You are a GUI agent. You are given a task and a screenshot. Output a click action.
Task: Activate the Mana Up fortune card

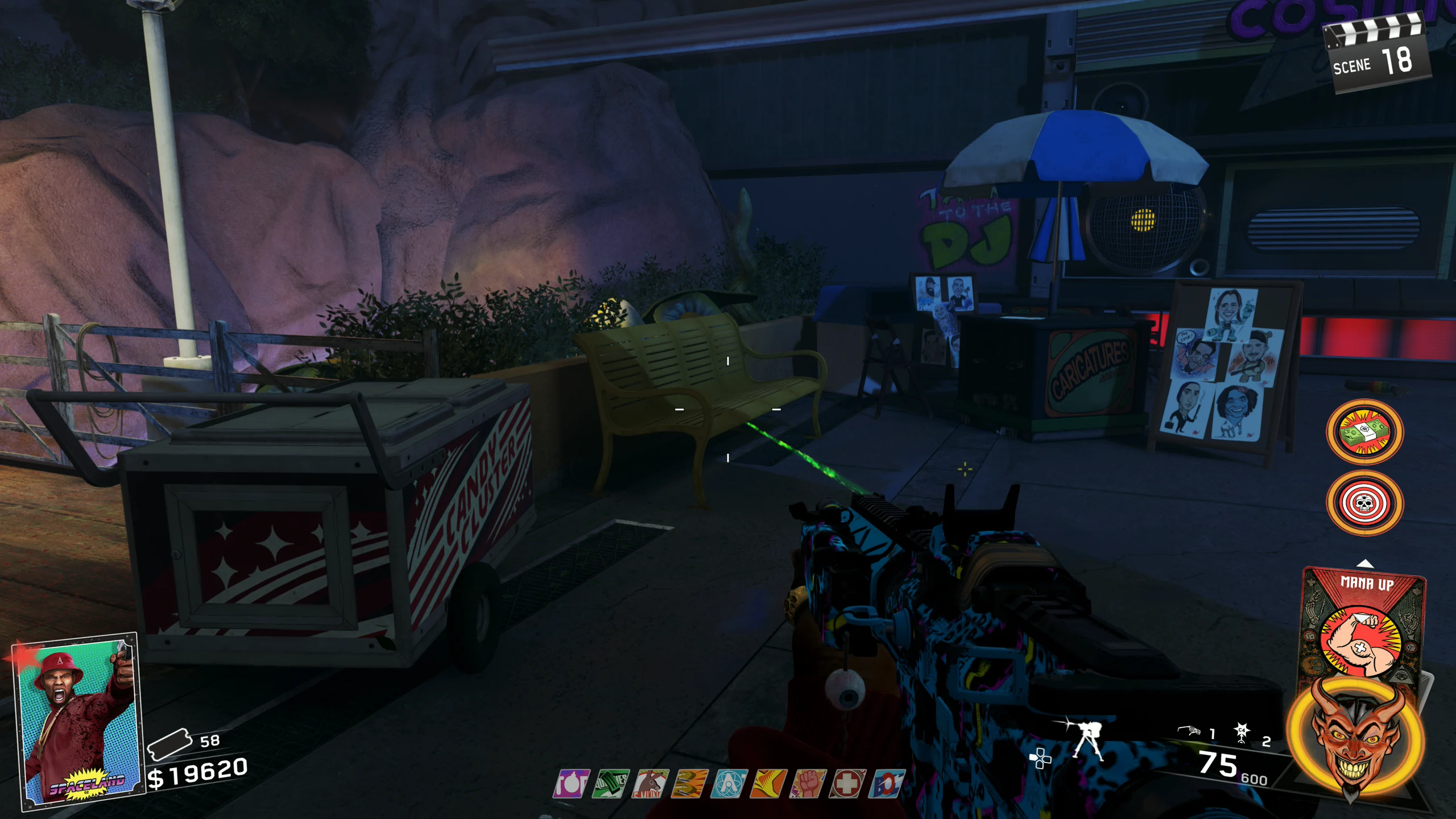[x=1363, y=626]
